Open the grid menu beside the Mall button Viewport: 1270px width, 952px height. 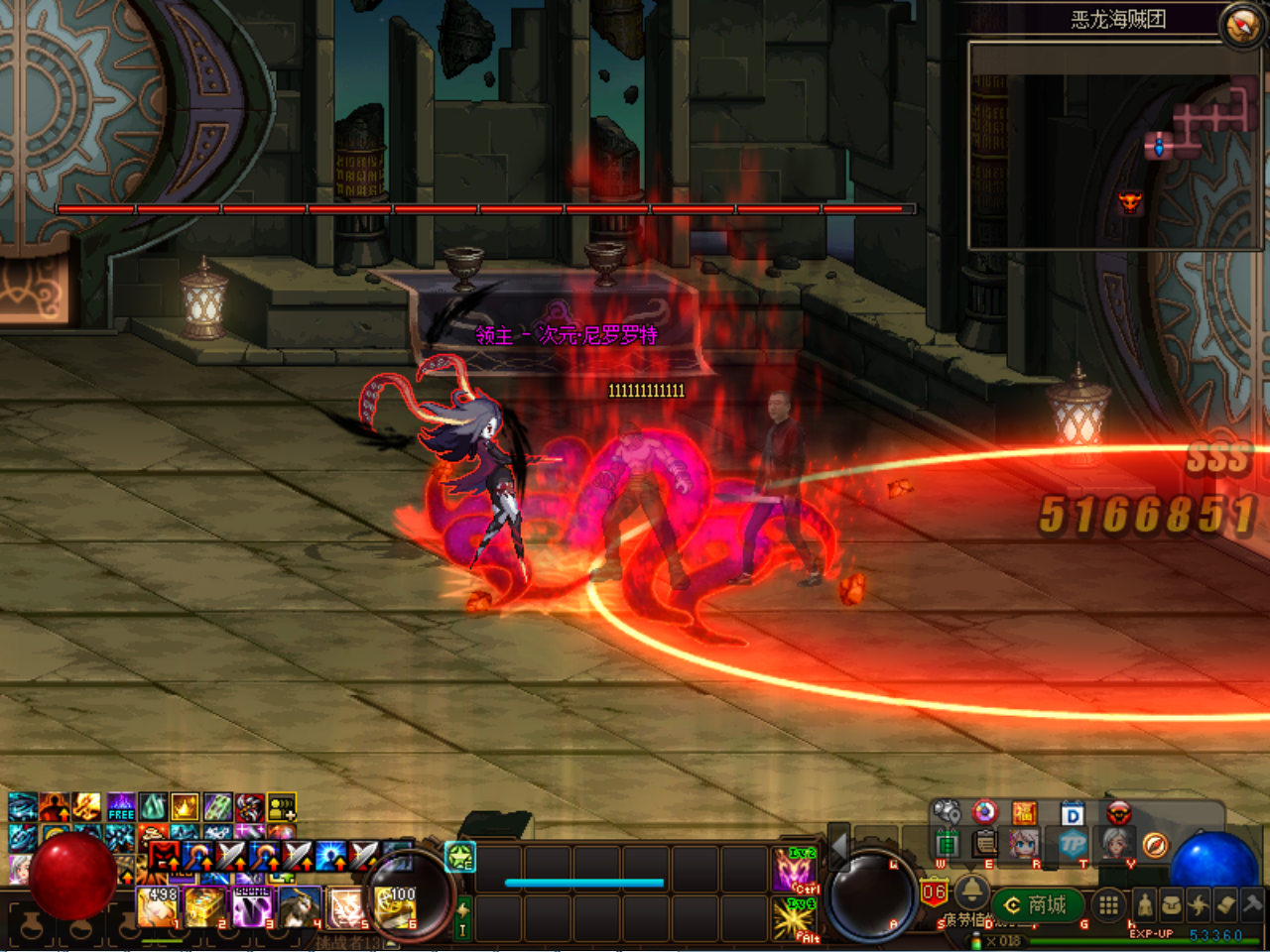(1107, 903)
